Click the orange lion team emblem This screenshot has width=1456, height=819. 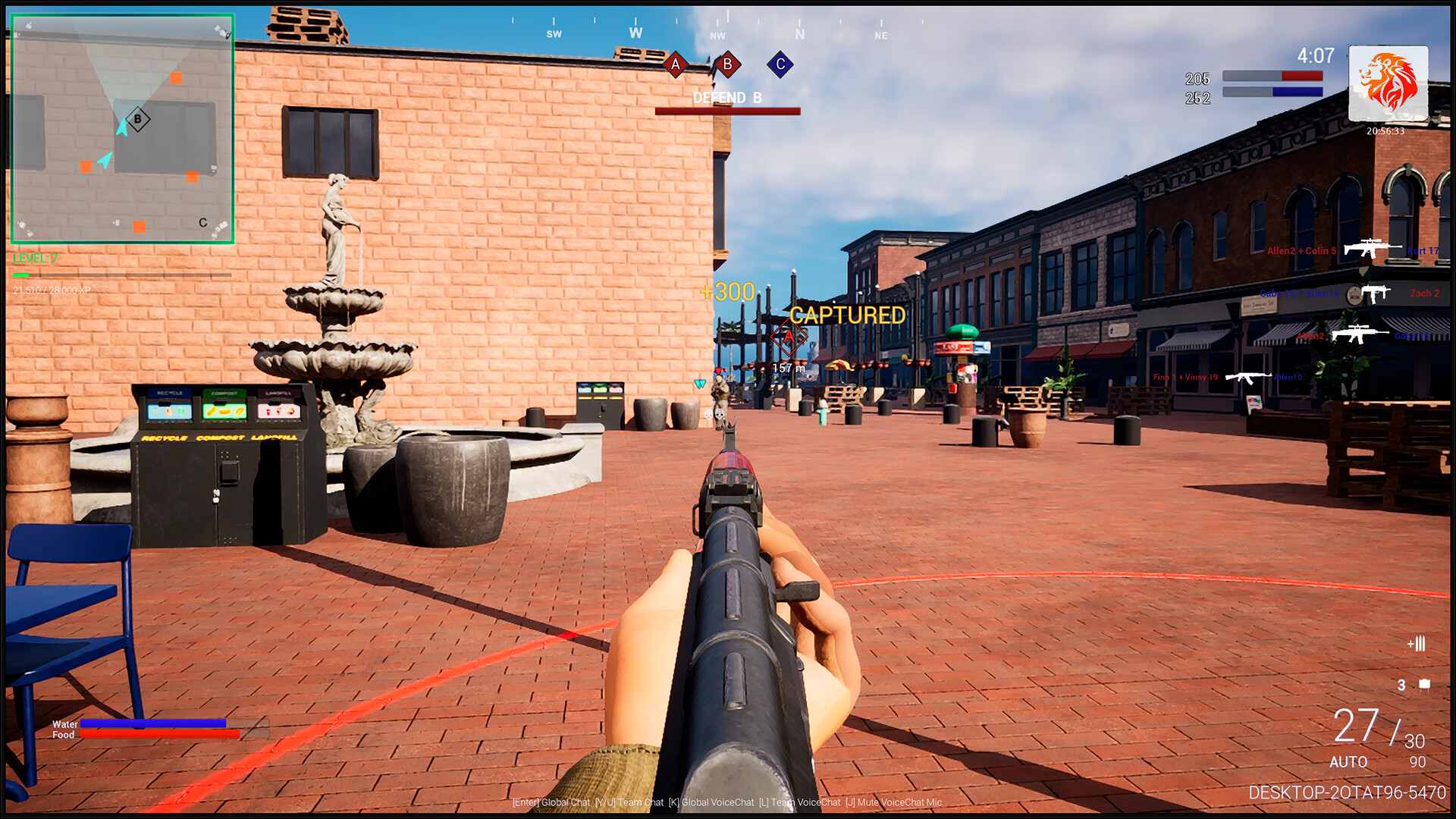pos(1388,83)
